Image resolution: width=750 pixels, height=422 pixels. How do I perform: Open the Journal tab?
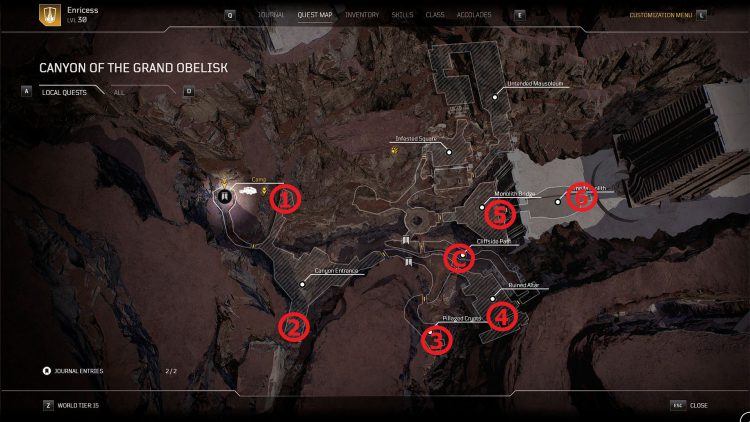[x=271, y=16]
